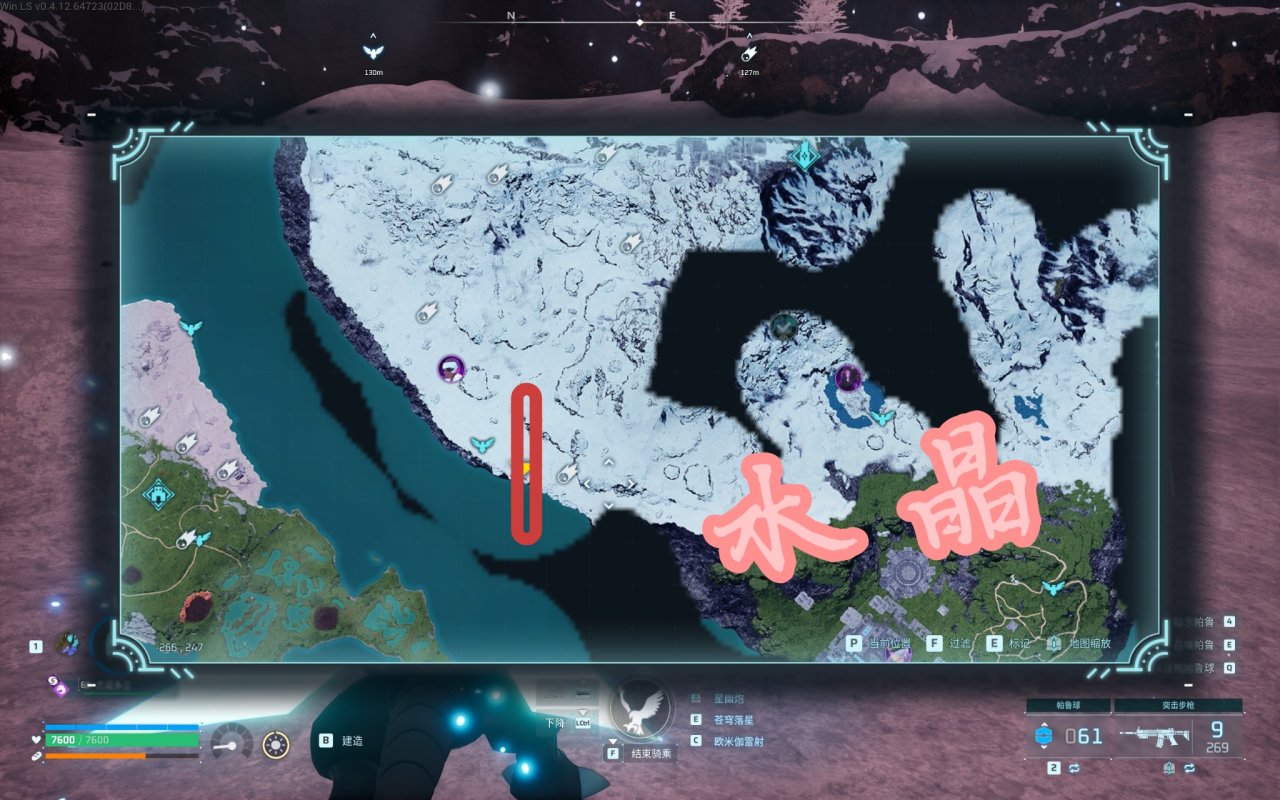Click the purple boss marker by the ring lake
The image size is (1280, 800).
[x=848, y=378]
